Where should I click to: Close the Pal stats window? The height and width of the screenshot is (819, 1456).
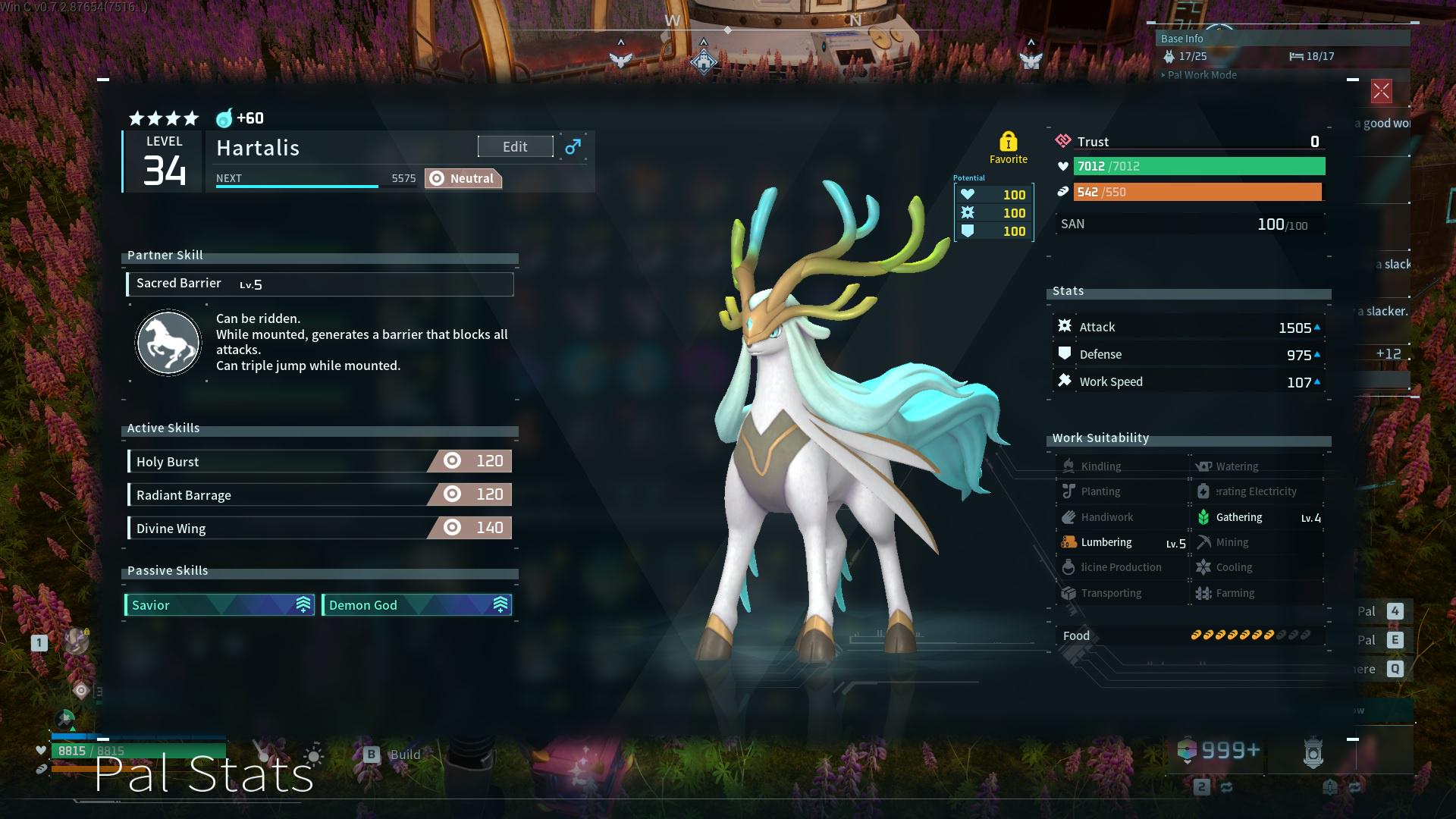[1381, 92]
